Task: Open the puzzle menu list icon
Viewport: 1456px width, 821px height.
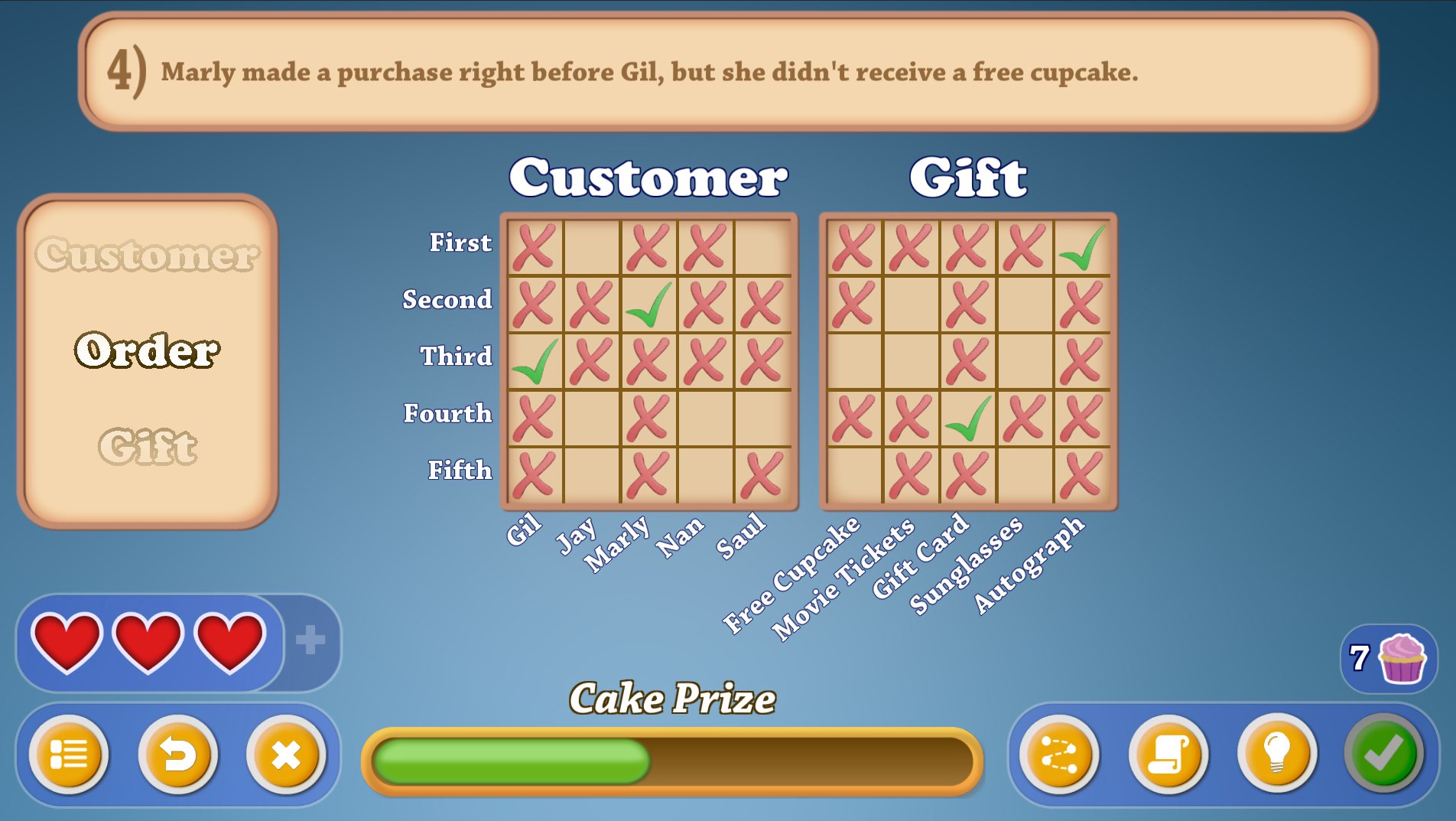Action: pyautogui.click(x=70, y=756)
